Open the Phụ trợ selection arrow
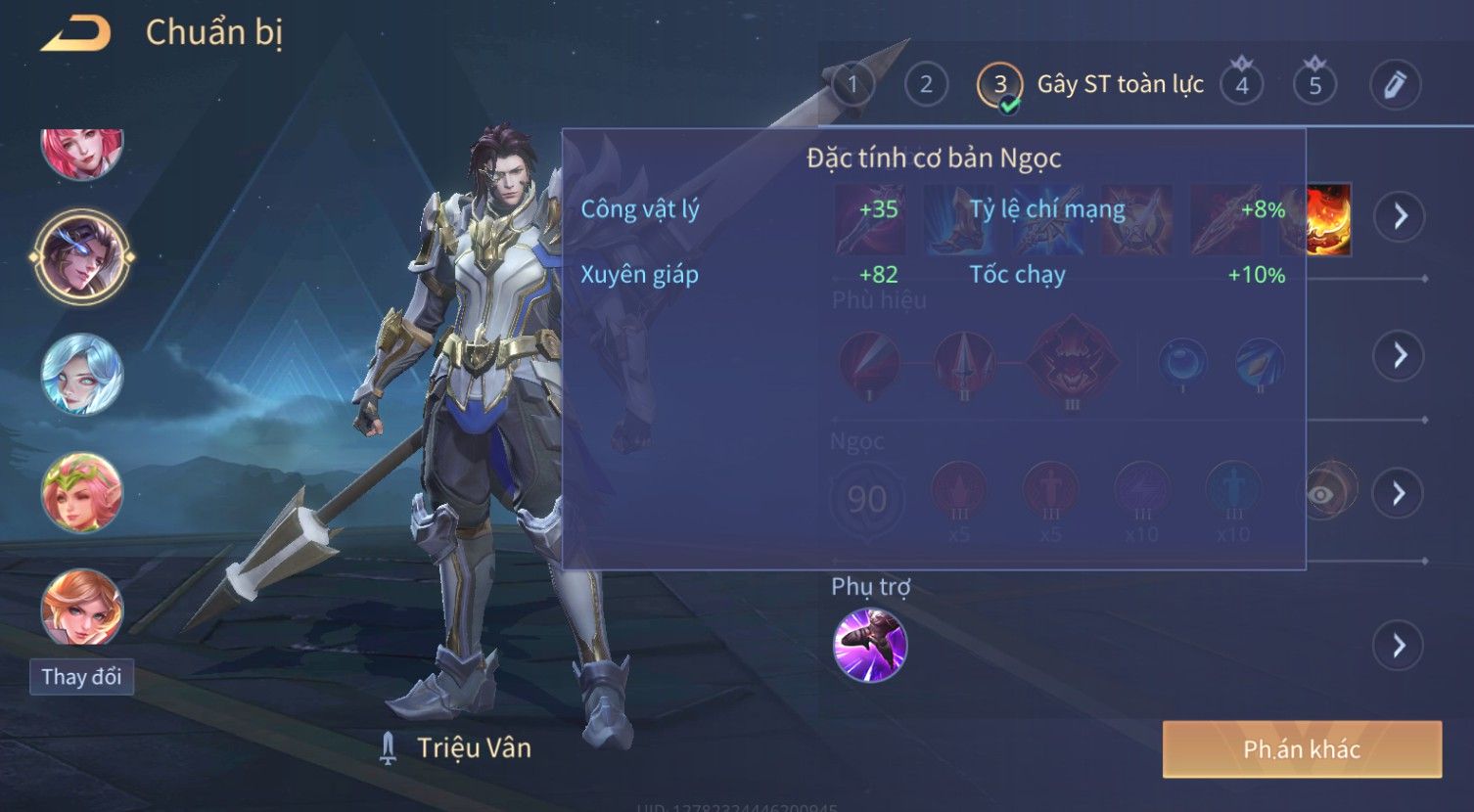 pyautogui.click(x=1400, y=646)
